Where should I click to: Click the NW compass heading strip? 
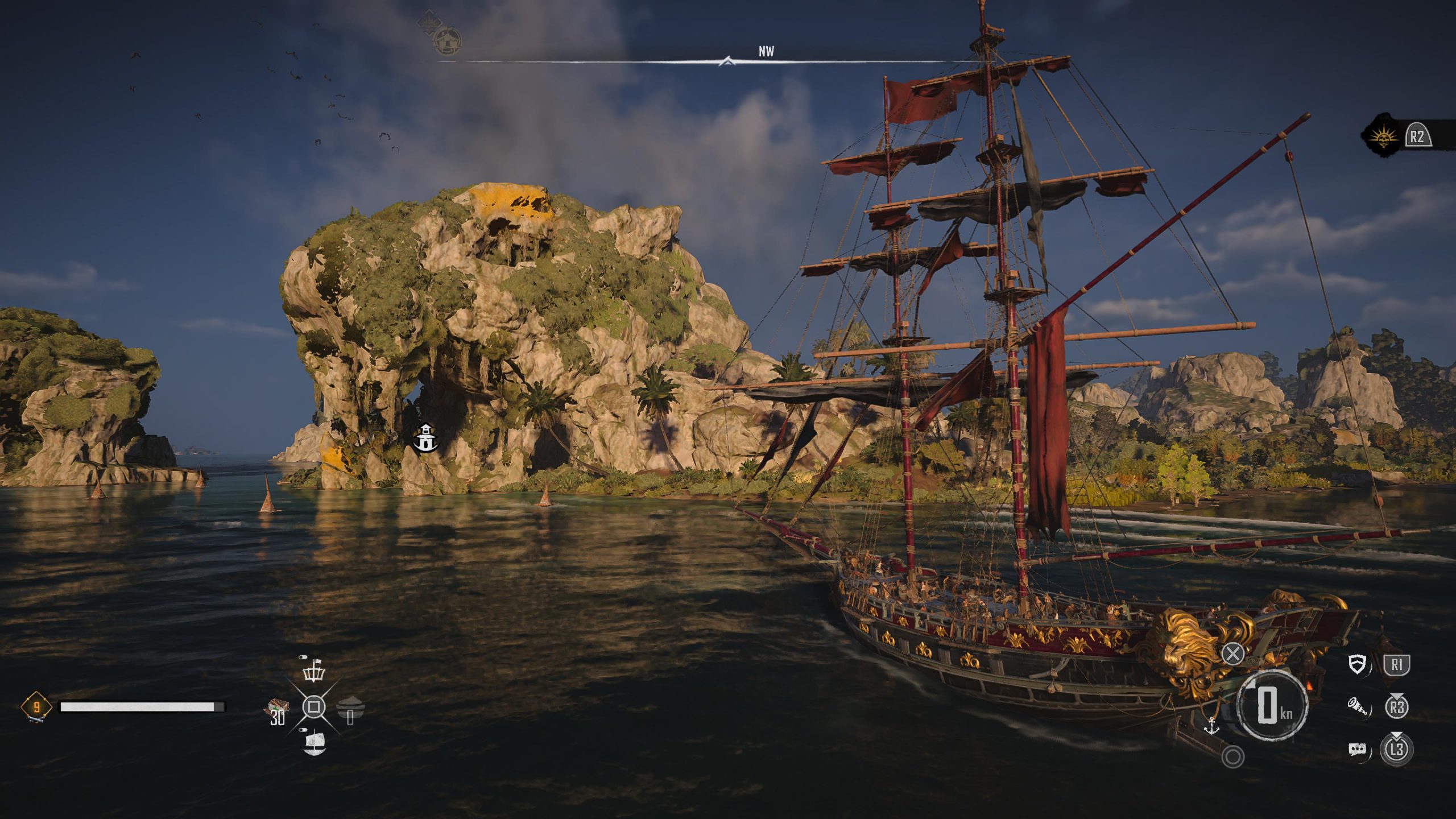[766, 52]
